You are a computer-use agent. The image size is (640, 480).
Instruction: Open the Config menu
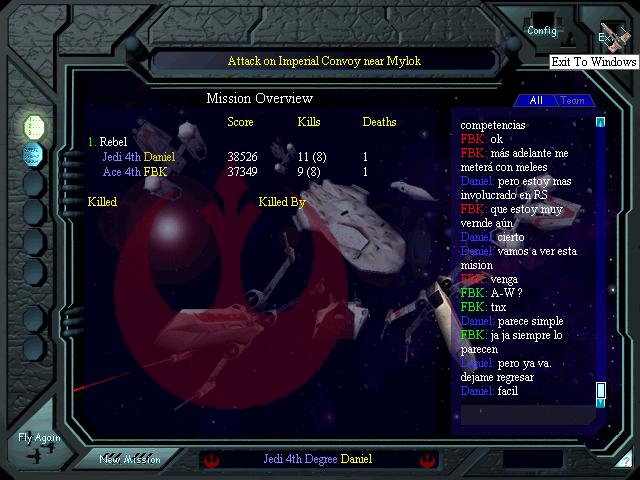coord(542,30)
